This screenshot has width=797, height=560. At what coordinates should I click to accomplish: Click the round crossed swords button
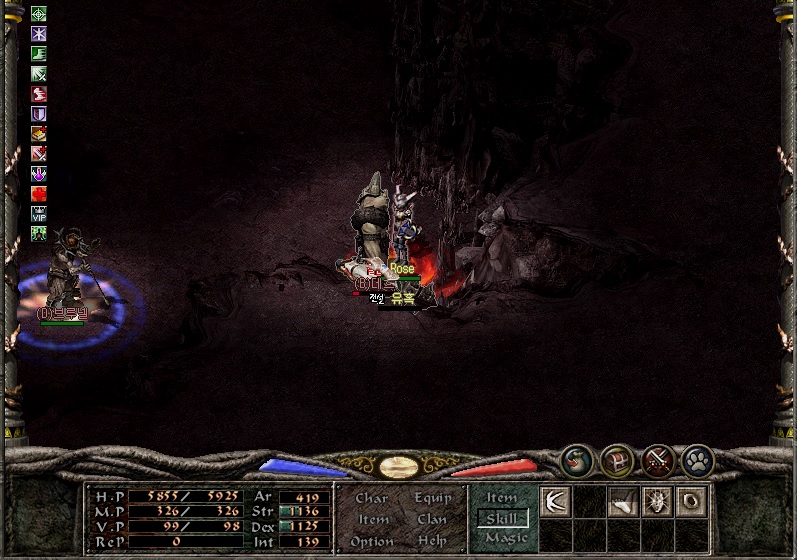(658, 461)
